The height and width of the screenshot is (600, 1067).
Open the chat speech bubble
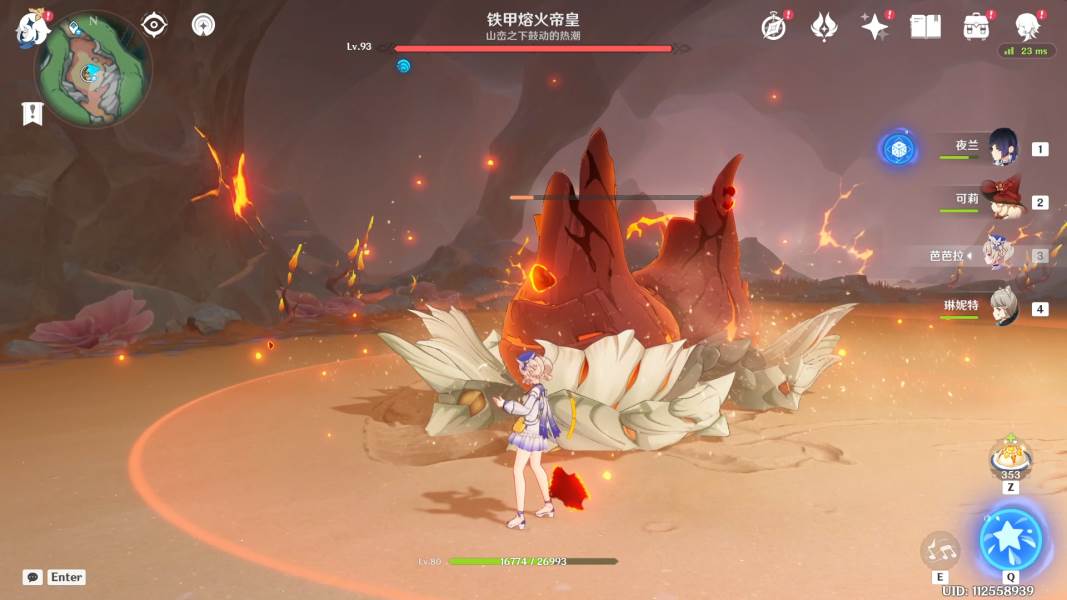(33, 577)
